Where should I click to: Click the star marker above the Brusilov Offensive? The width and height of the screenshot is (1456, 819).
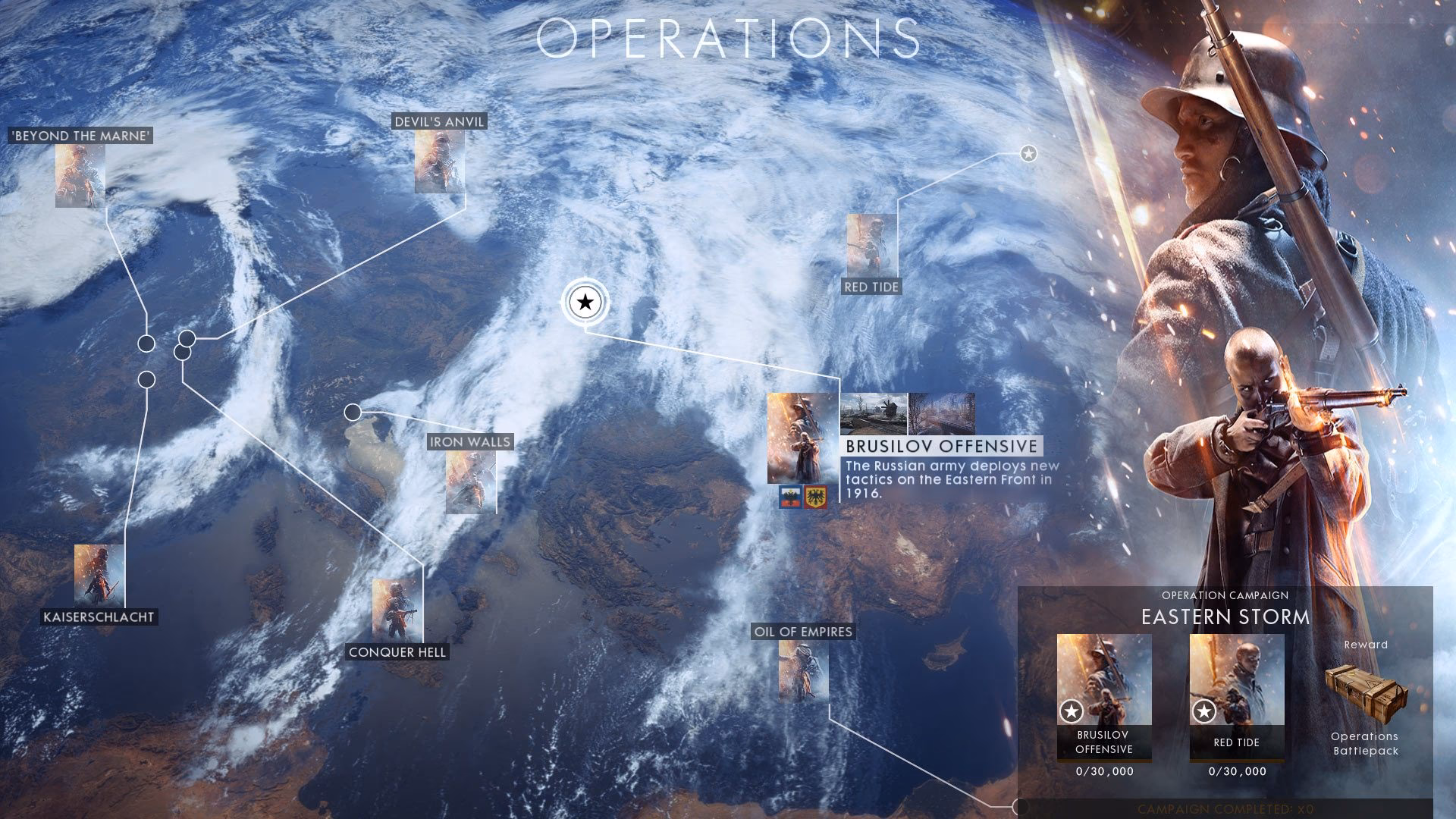[x=584, y=303]
